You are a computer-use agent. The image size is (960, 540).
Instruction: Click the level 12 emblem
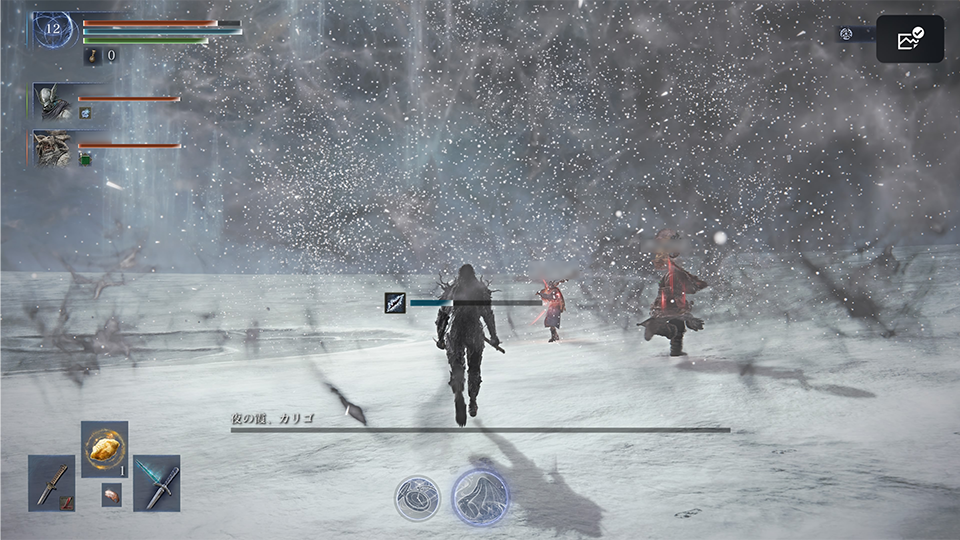click(x=53, y=30)
